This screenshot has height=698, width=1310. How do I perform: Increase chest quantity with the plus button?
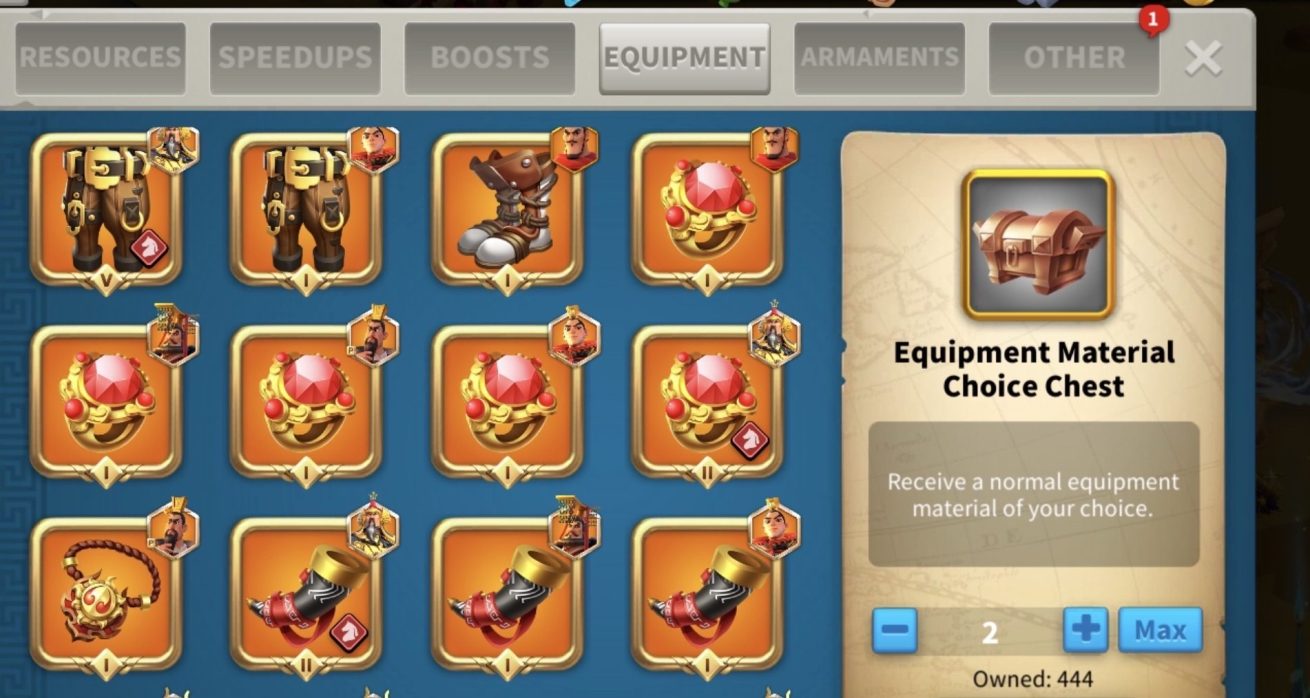[1085, 630]
